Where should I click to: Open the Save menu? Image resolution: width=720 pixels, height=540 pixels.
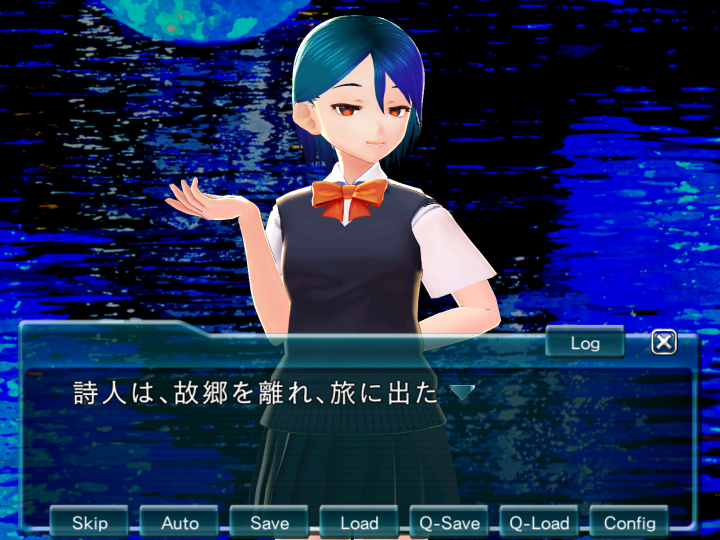(x=269, y=522)
